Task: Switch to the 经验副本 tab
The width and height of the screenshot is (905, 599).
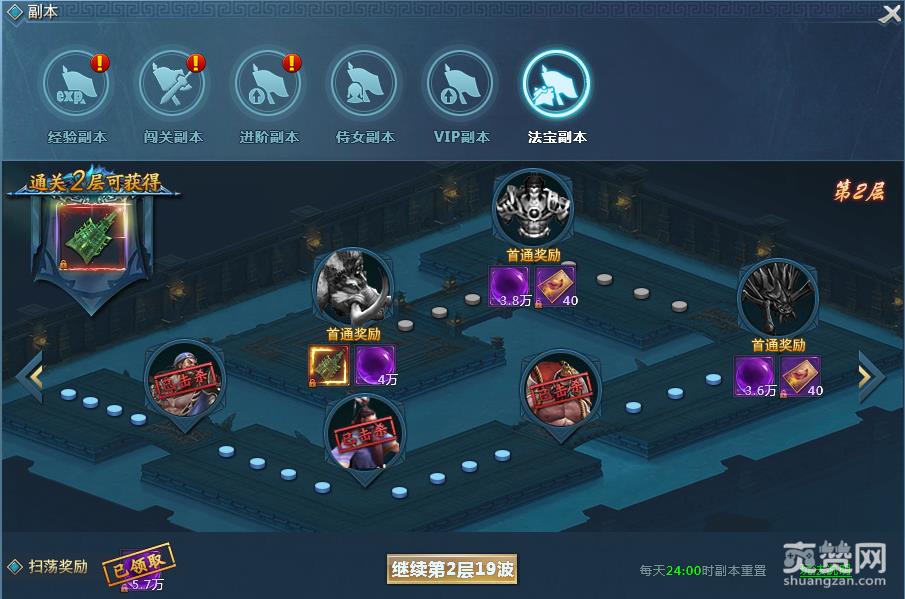Action: (77, 84)
